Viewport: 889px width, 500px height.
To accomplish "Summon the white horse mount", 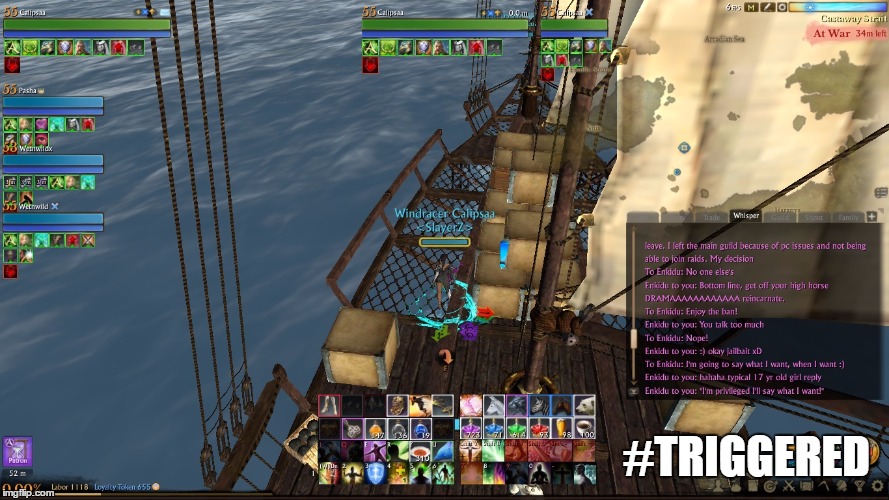I will pyautogui.click(x=495, y=405).
